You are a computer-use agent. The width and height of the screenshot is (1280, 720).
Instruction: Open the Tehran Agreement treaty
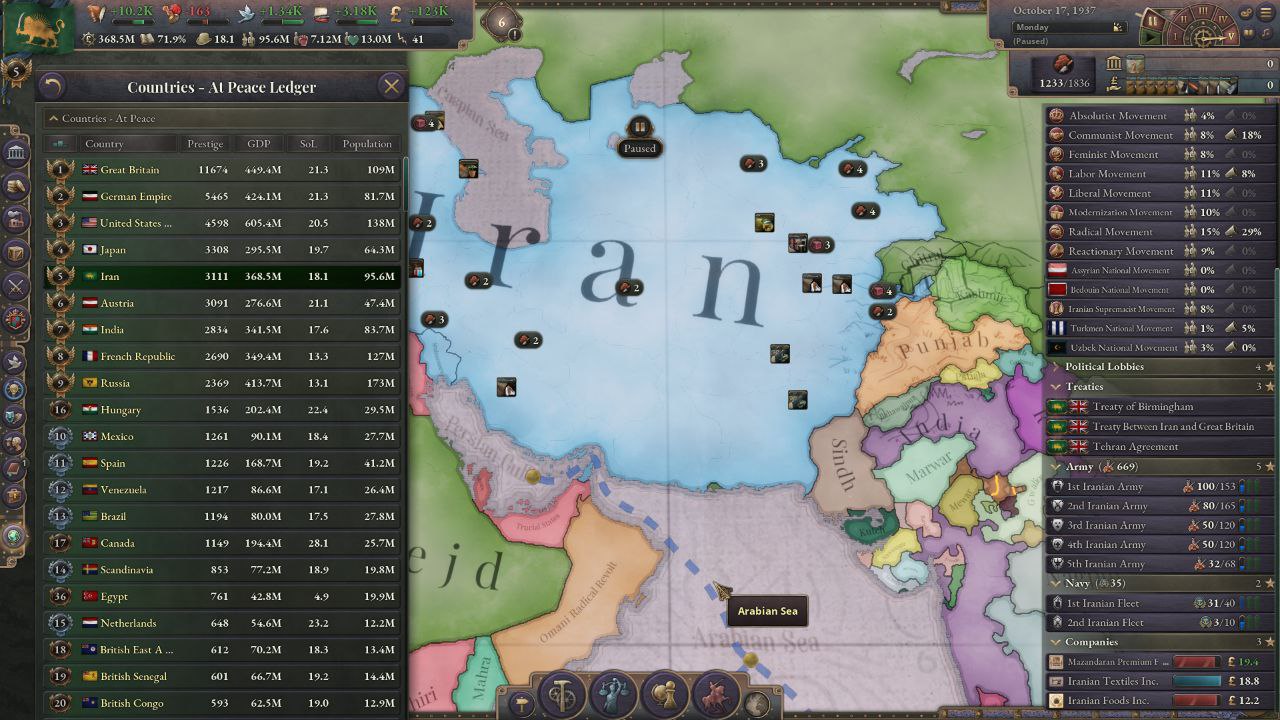click(x=1135, y=447)
